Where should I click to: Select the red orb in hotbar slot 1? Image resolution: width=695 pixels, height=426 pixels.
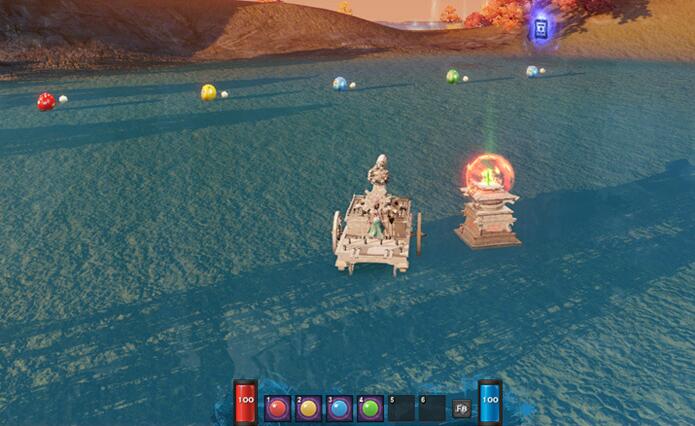click(x=278, y=408)
